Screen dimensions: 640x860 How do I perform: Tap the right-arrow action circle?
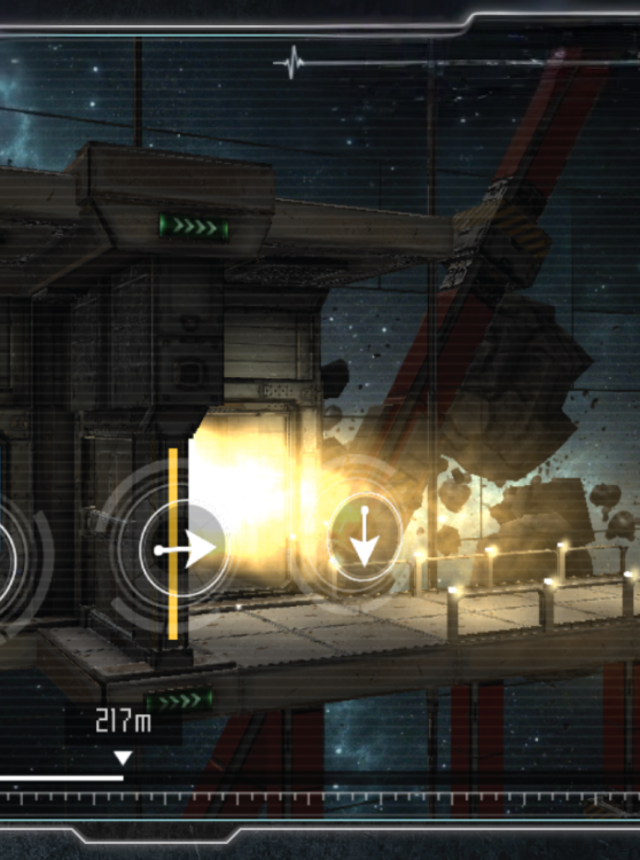point(183,548)
